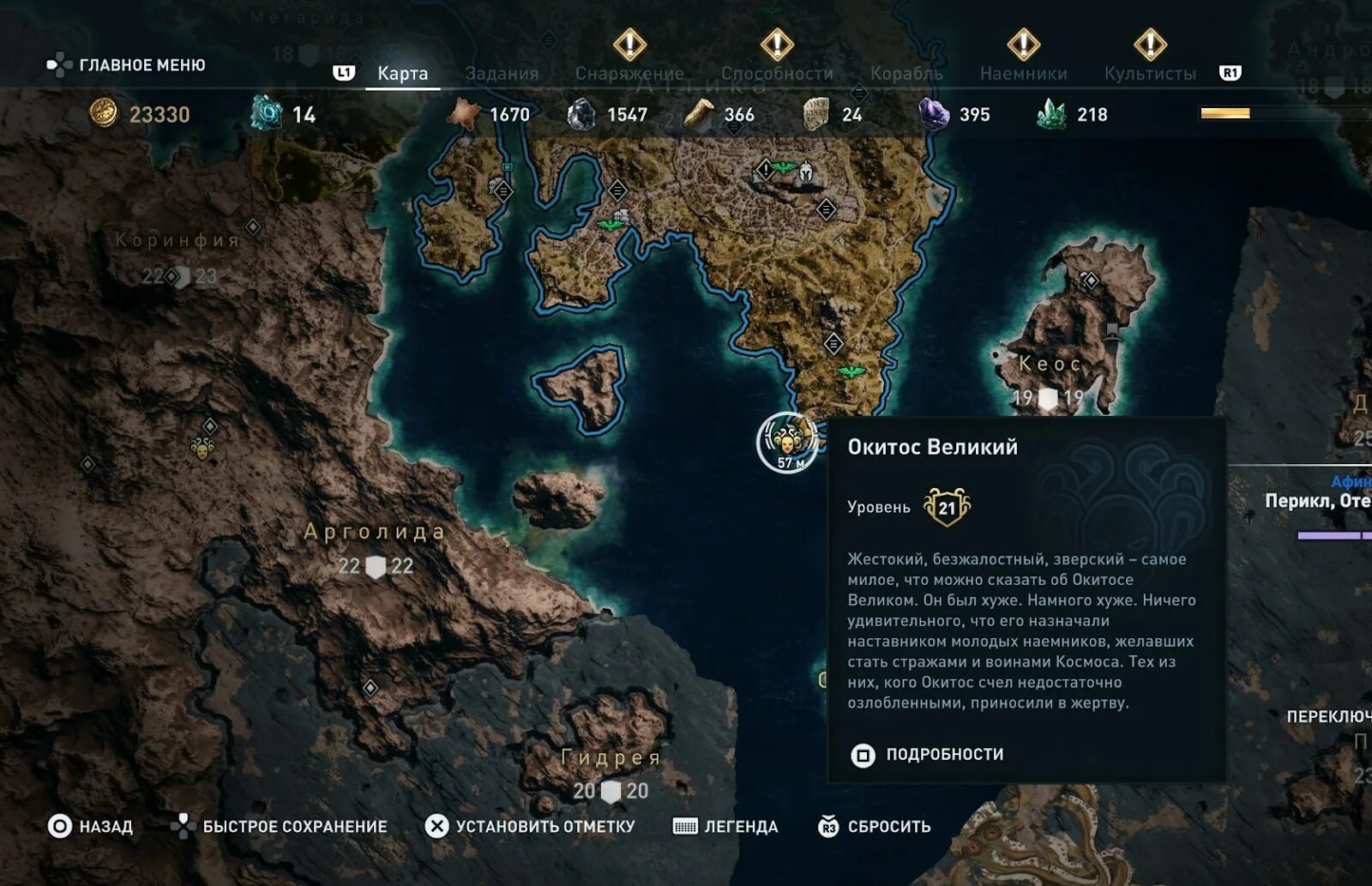Reset the map view with Сбросить
1372x886 pixels.
pyautogui.click(x=875, y=827)
